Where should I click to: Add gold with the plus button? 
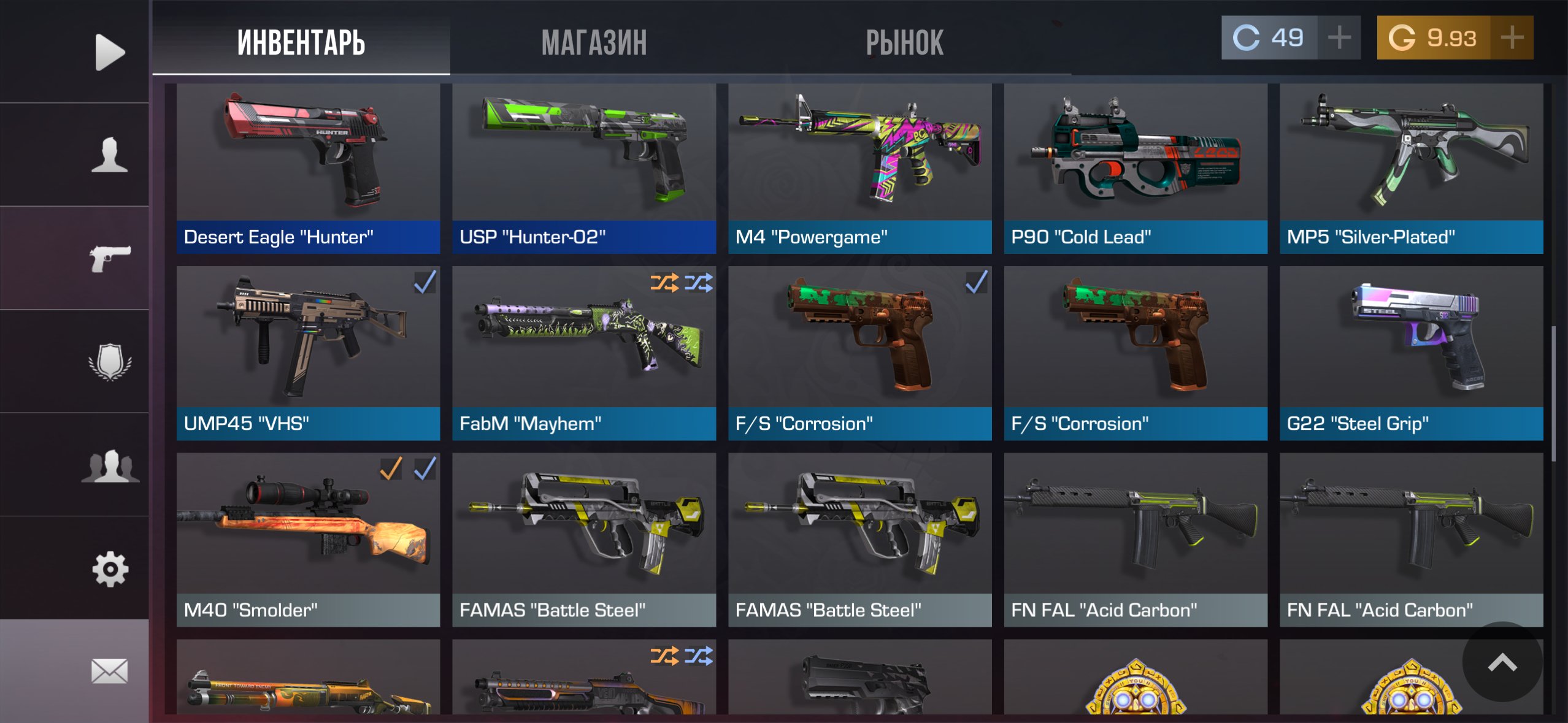coord(1512,38)
